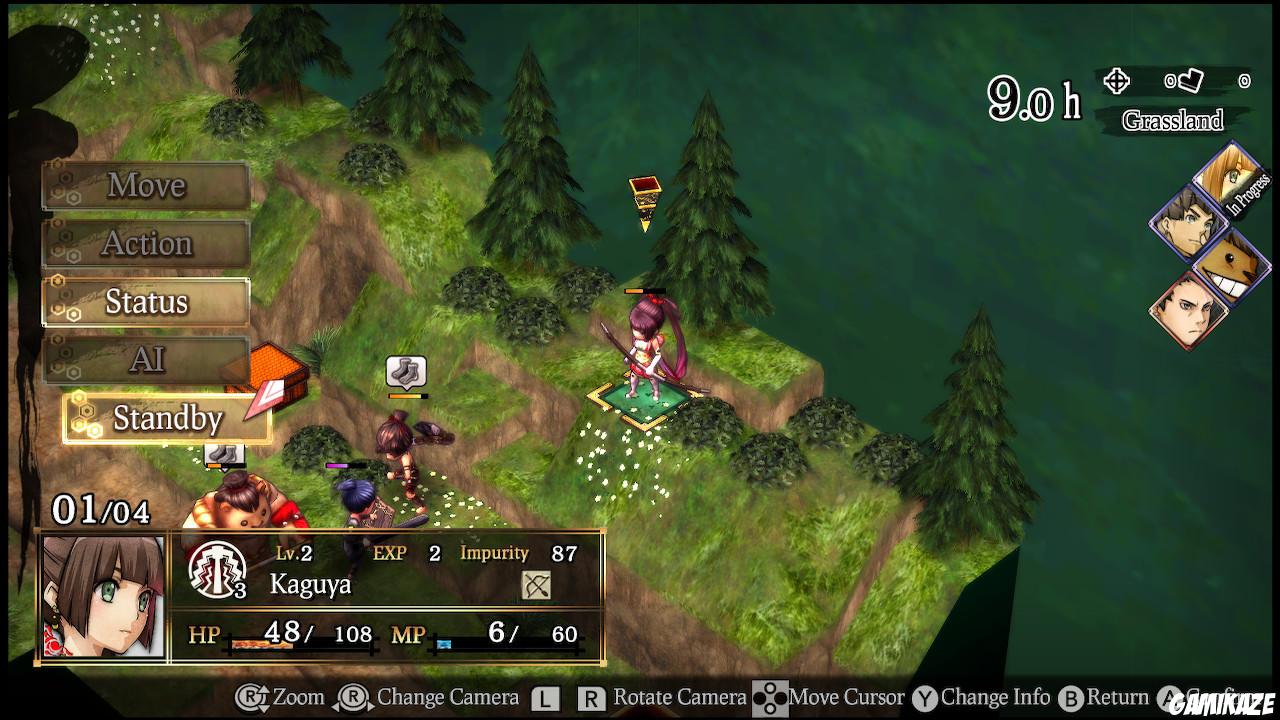Viewport: 1280px width, 720px height.
Task: Click Kaguya's HP bar
Action: [300, 642]
